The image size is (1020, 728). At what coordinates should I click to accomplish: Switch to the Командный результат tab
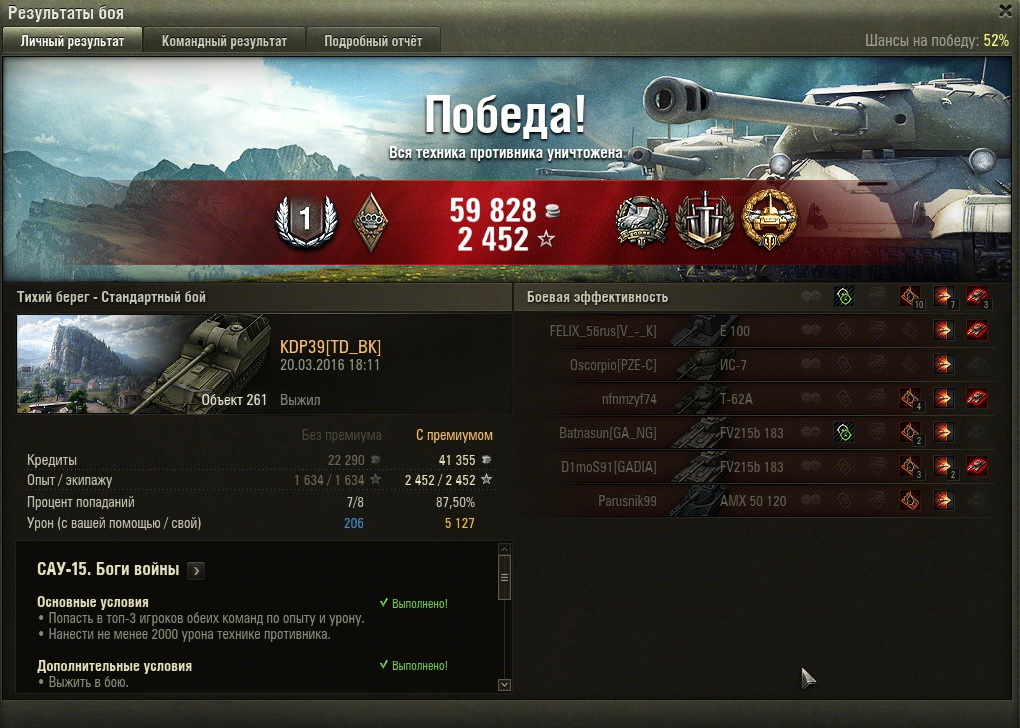coord(224,41)
